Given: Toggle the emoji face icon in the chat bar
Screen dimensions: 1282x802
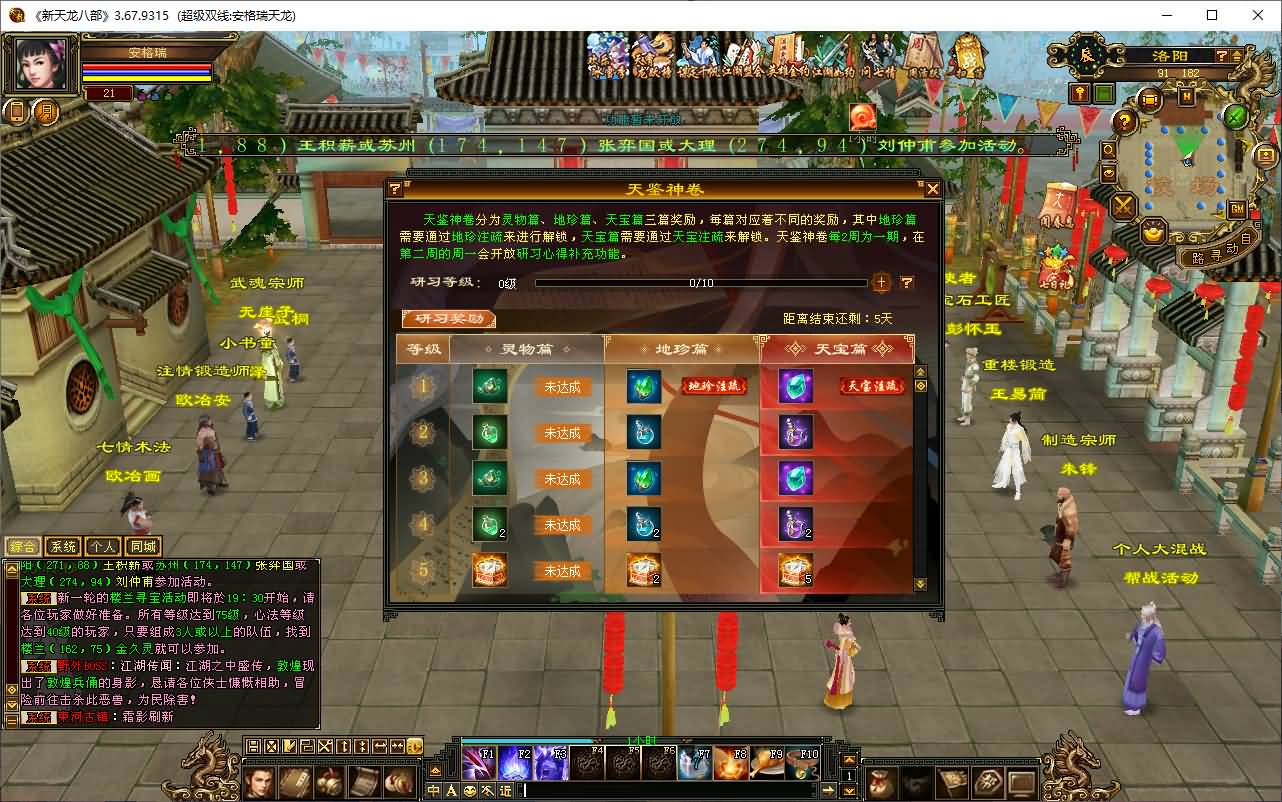Looking at the screenshot, I should point(468,790).
